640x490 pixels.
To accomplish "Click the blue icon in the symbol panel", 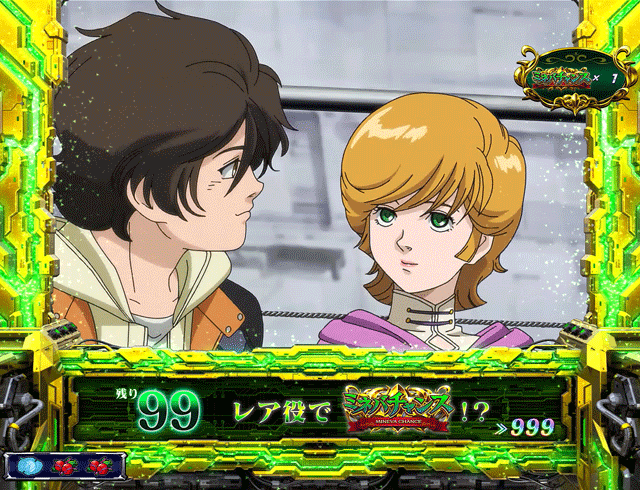I will tap(31, 465).
